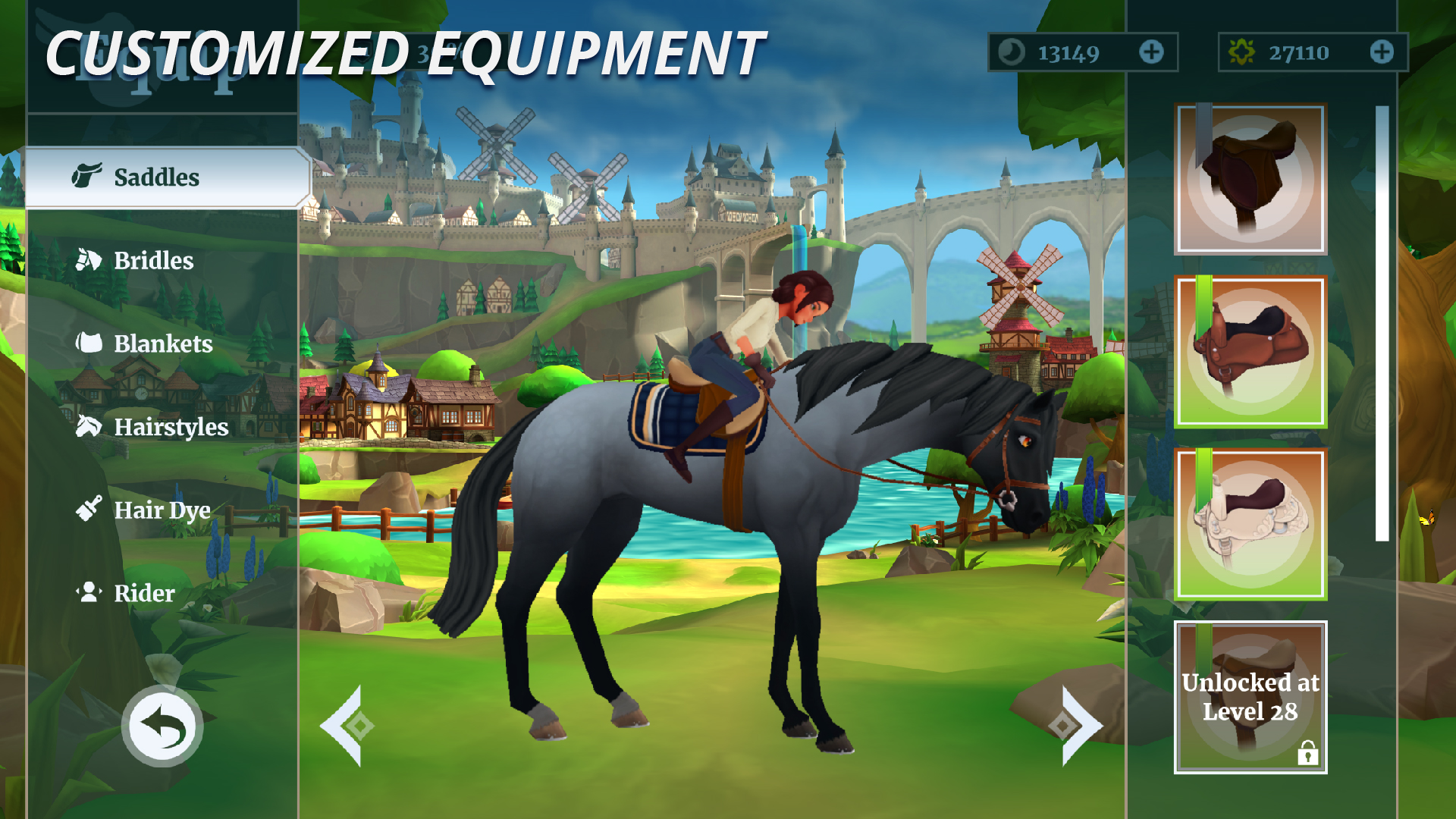1456x819 pixels.
Task: Open the Hairstyles horse head icon
Action: [x=89, y=427]
